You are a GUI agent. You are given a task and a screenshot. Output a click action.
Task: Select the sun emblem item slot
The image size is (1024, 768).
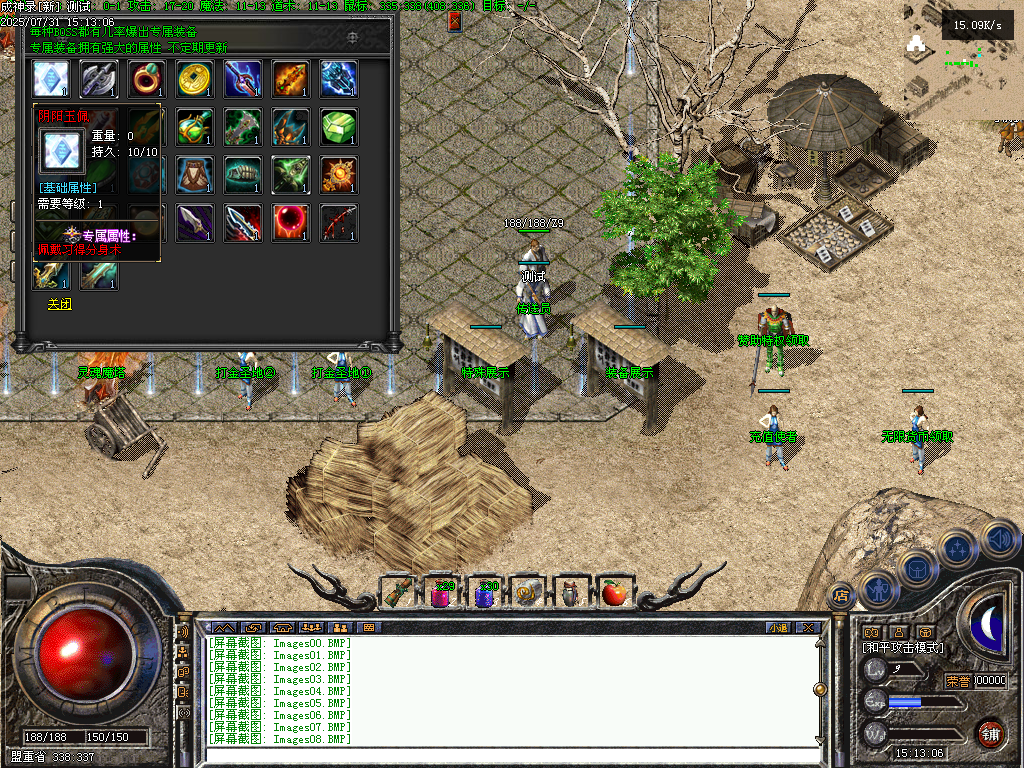pos(340,175)
